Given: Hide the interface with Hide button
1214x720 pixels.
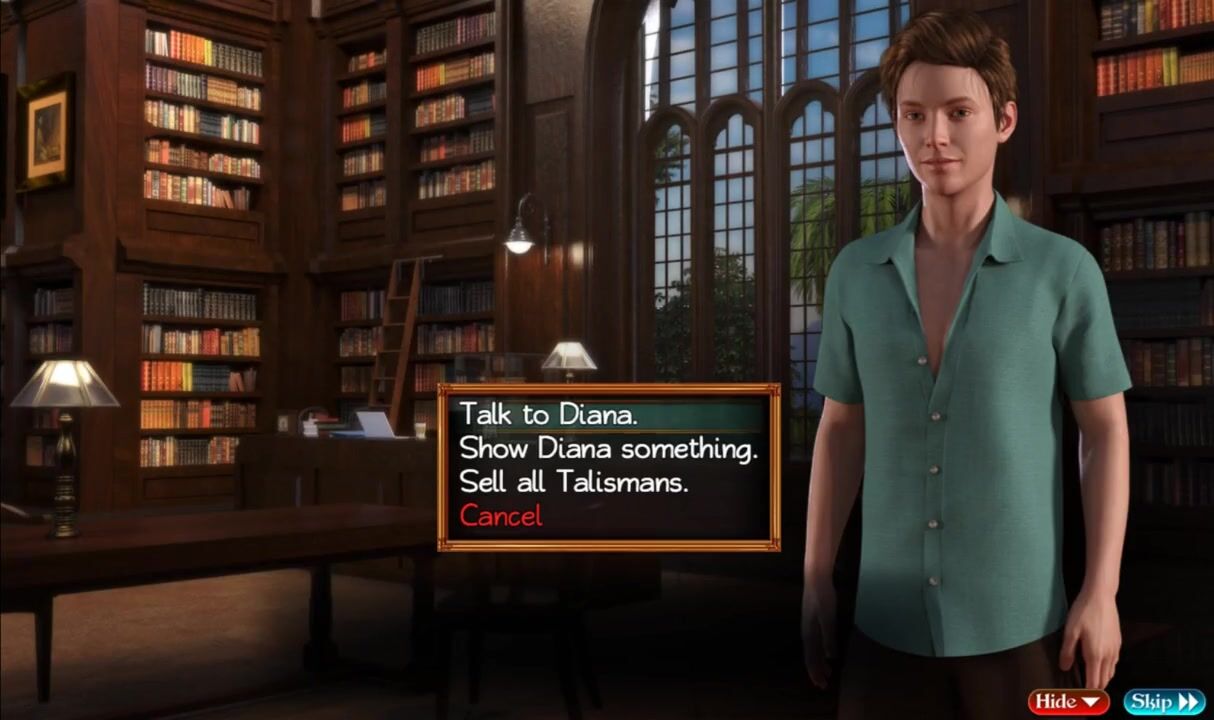Looking at the screenshot, I should 1068,701.
